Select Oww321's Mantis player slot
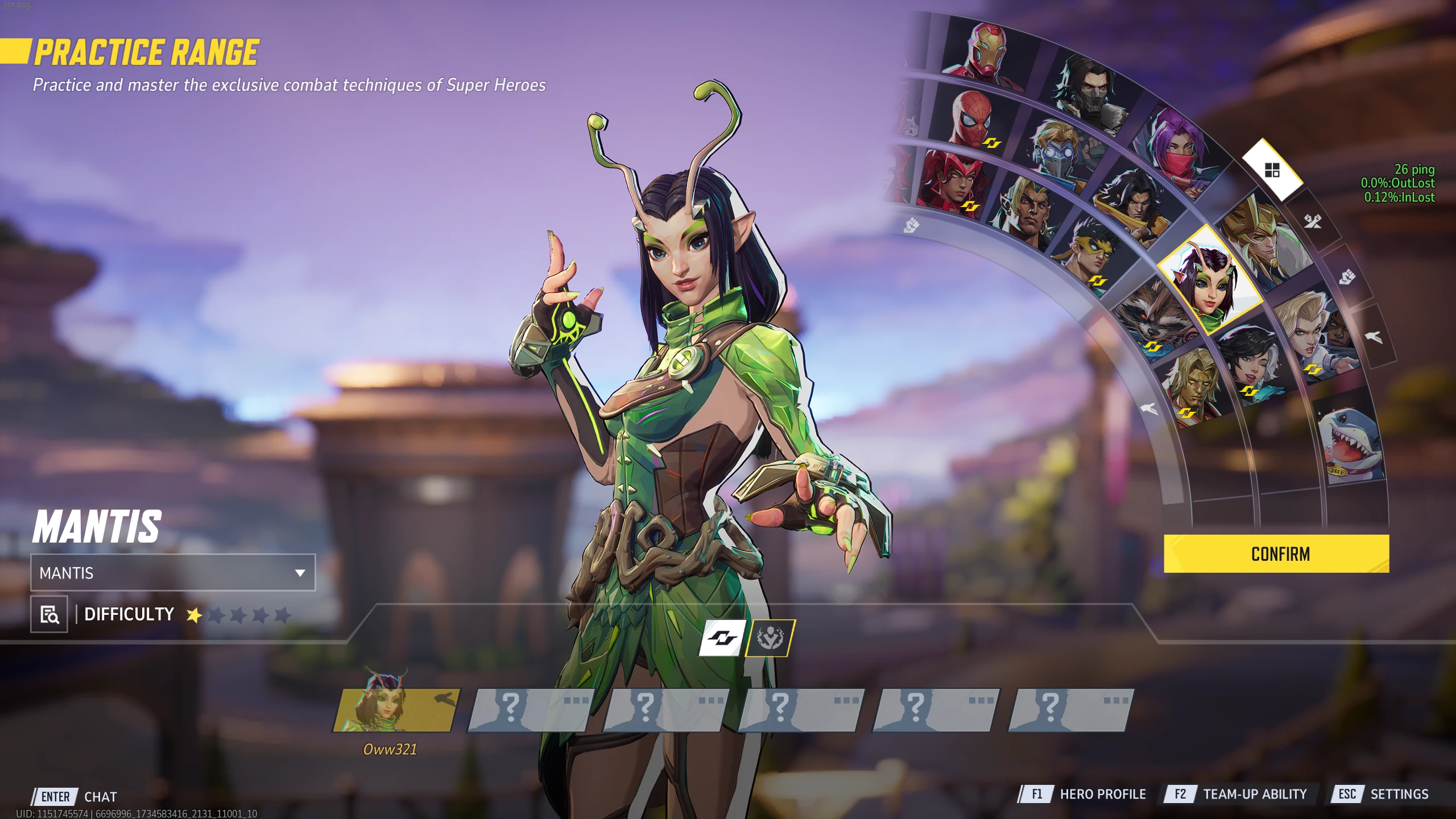This screenshot has width=1456, height=819. pos(396,709)
